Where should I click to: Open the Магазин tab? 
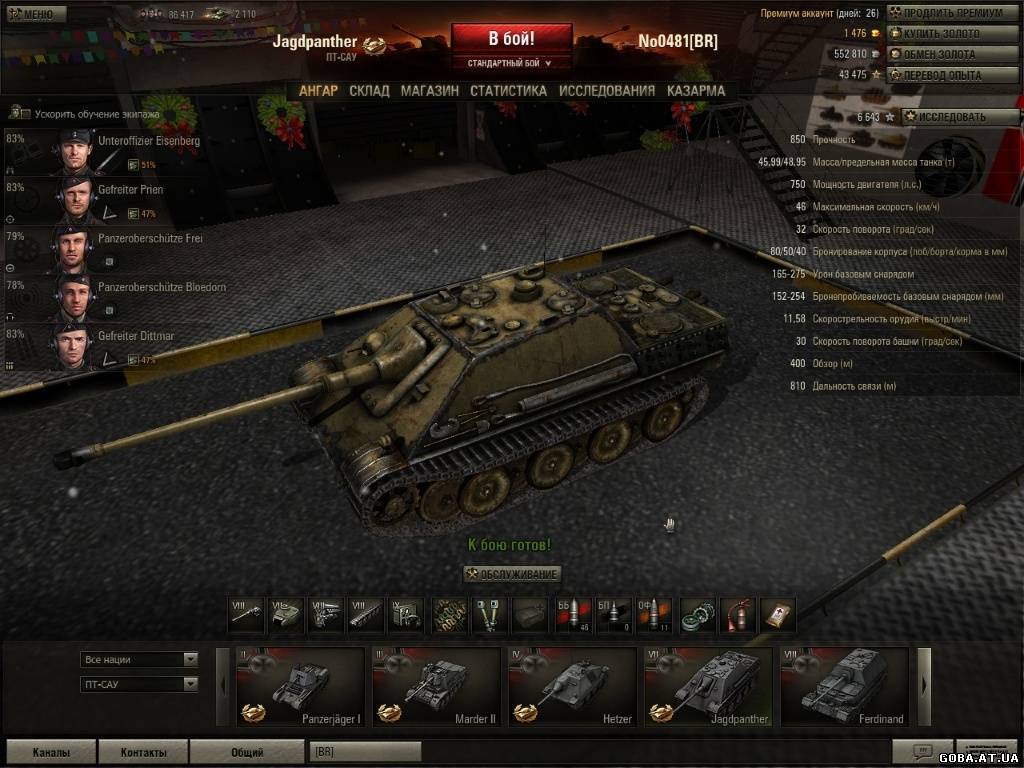tap(429, 90)
